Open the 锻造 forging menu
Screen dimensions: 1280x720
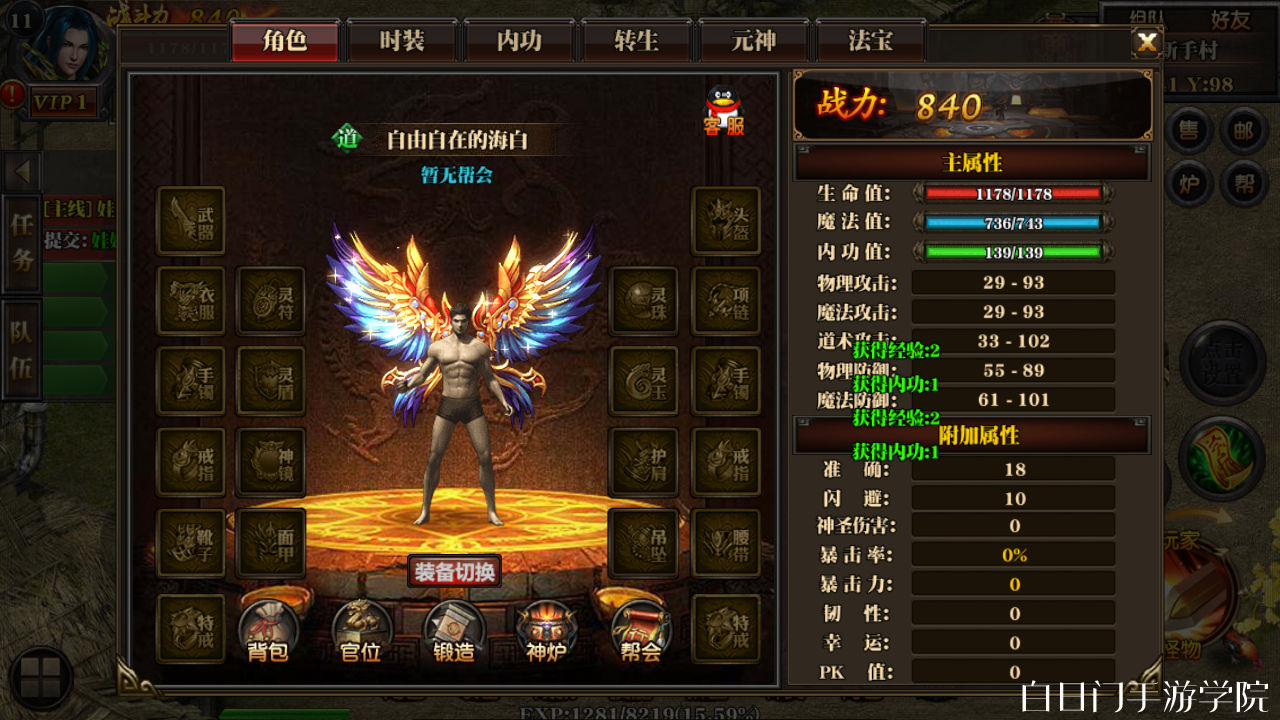pos(454,631)
